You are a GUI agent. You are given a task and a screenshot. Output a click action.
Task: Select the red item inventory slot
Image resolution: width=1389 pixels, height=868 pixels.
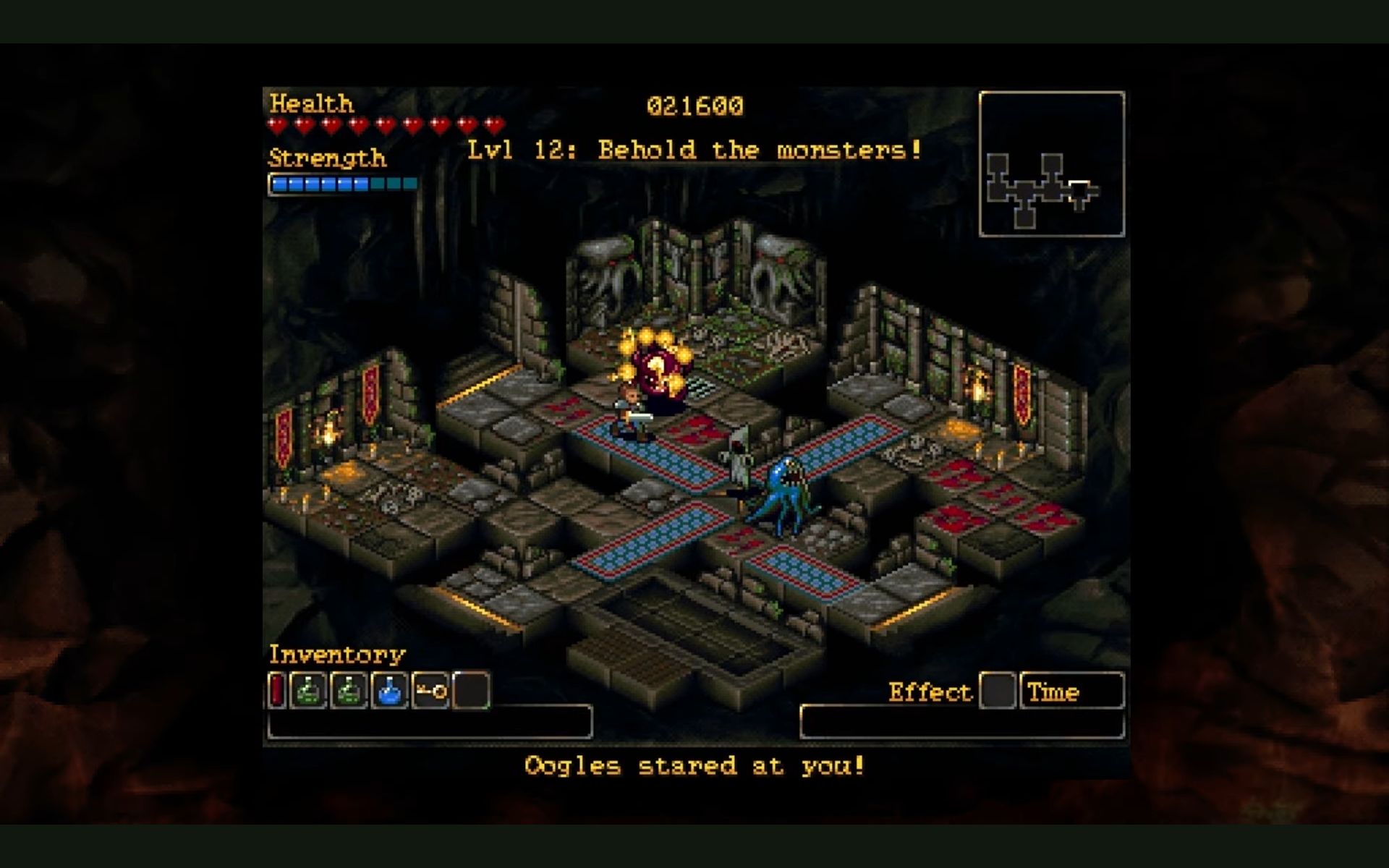[x=277, y=690]
